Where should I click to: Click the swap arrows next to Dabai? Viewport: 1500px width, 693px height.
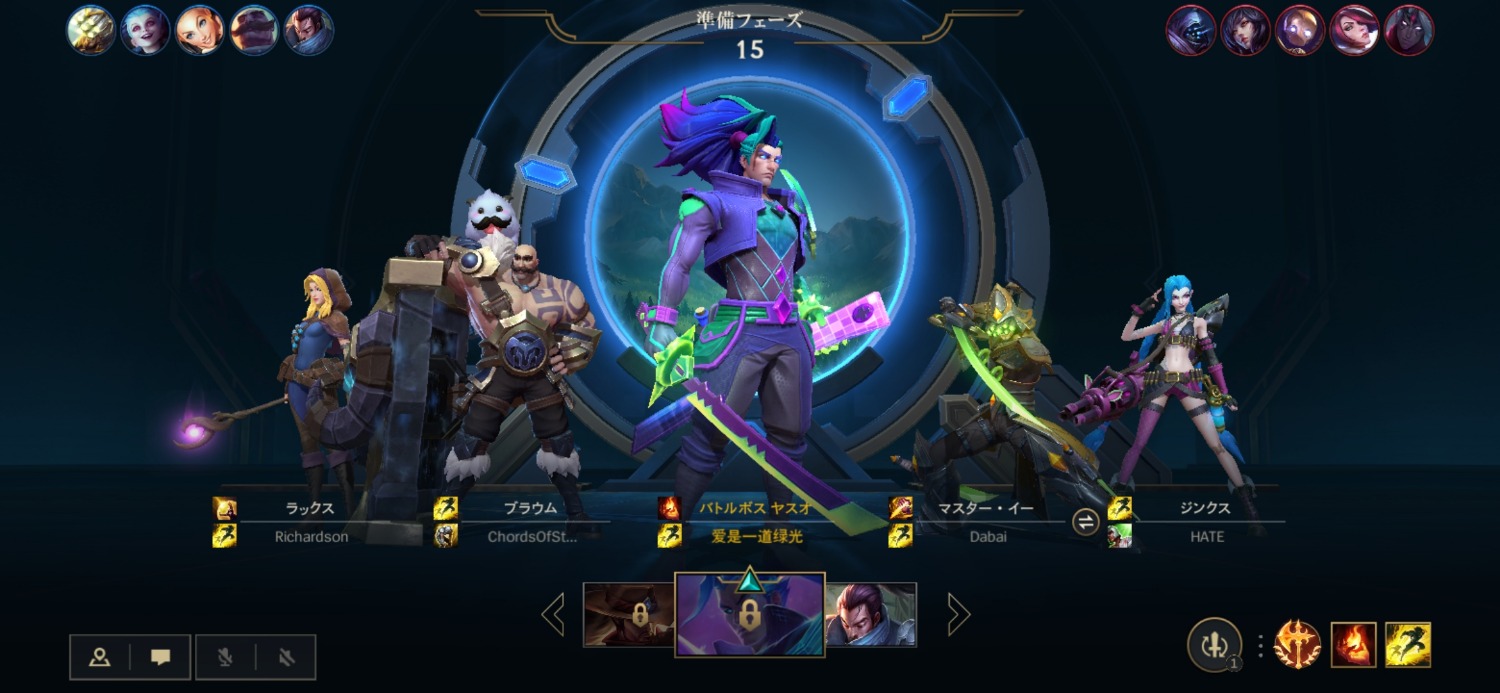pos(1086,522)
